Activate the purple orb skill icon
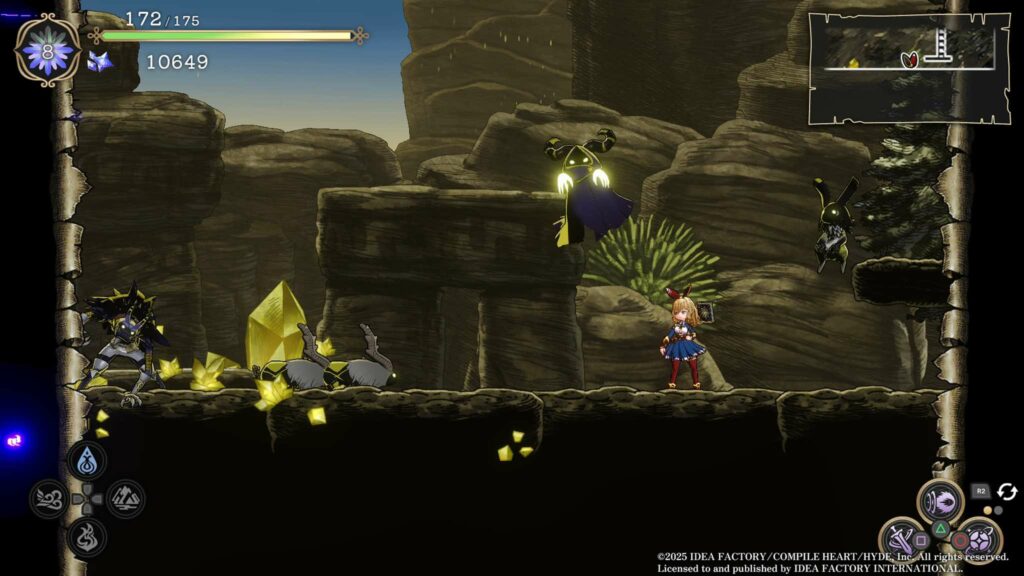Viewport: 1024px width, 576px height. [x=980, y=540]
